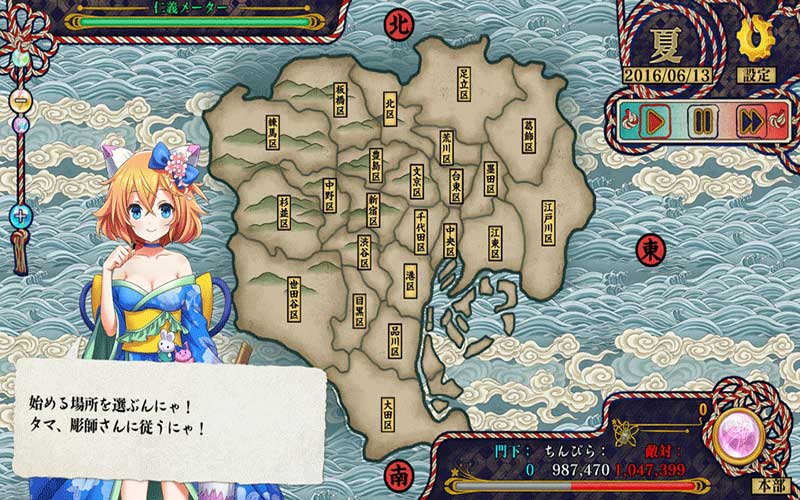This screenshot has height=500, width=800.
Task: Choose the 千代田区 ward label
Action: (x=422, y=231)
